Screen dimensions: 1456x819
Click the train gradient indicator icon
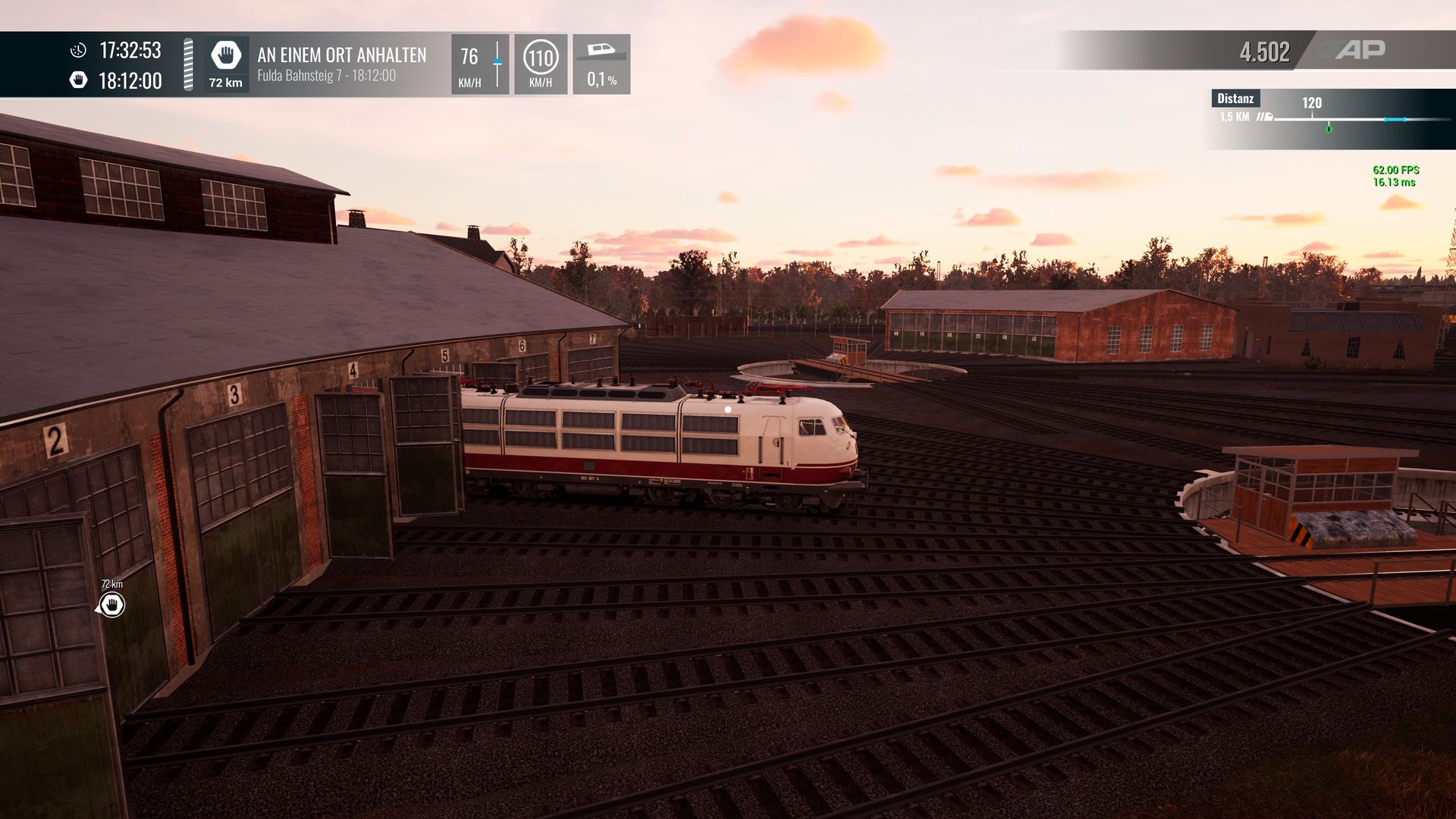coord(601,52)
